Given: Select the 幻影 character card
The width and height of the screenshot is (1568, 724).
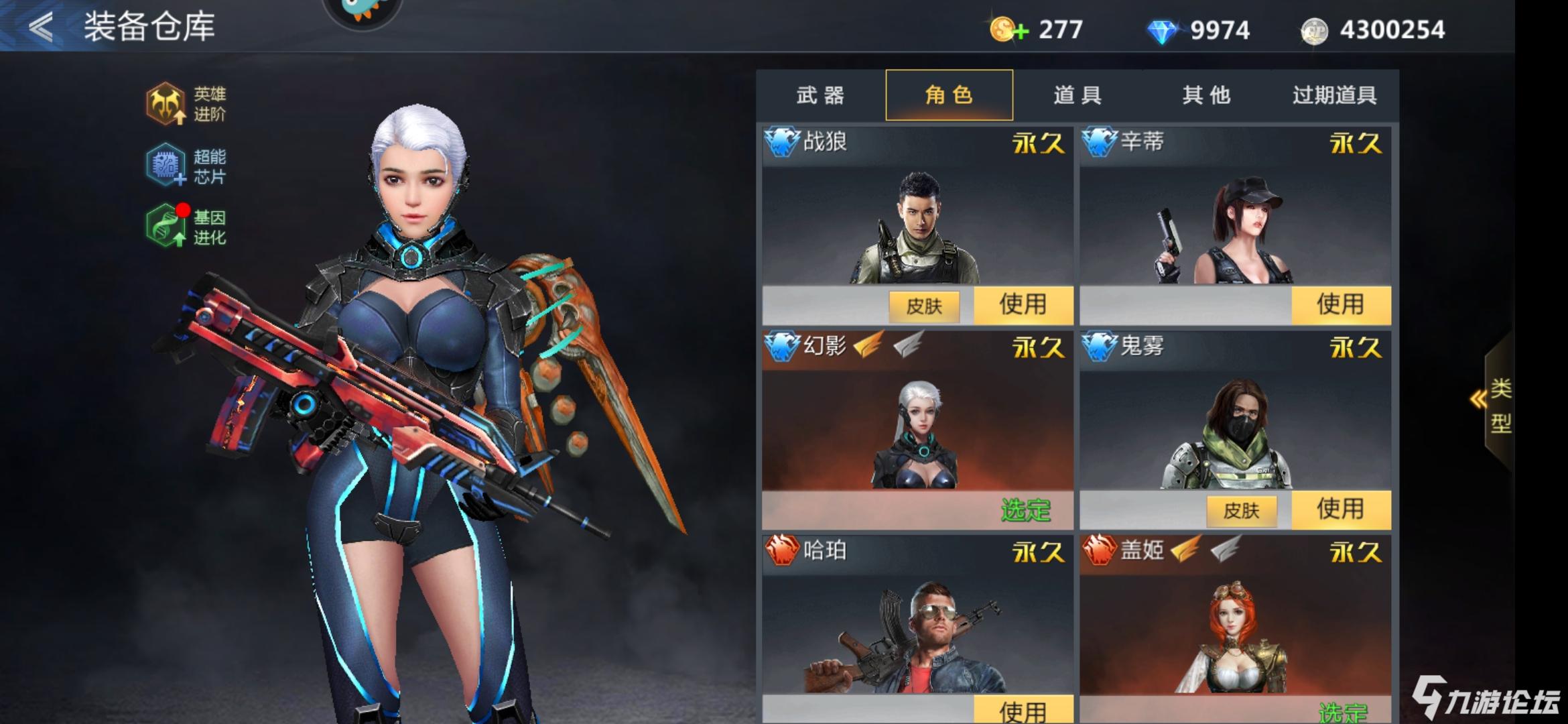Looking at the screenshot, I should (x=917, y=429).
